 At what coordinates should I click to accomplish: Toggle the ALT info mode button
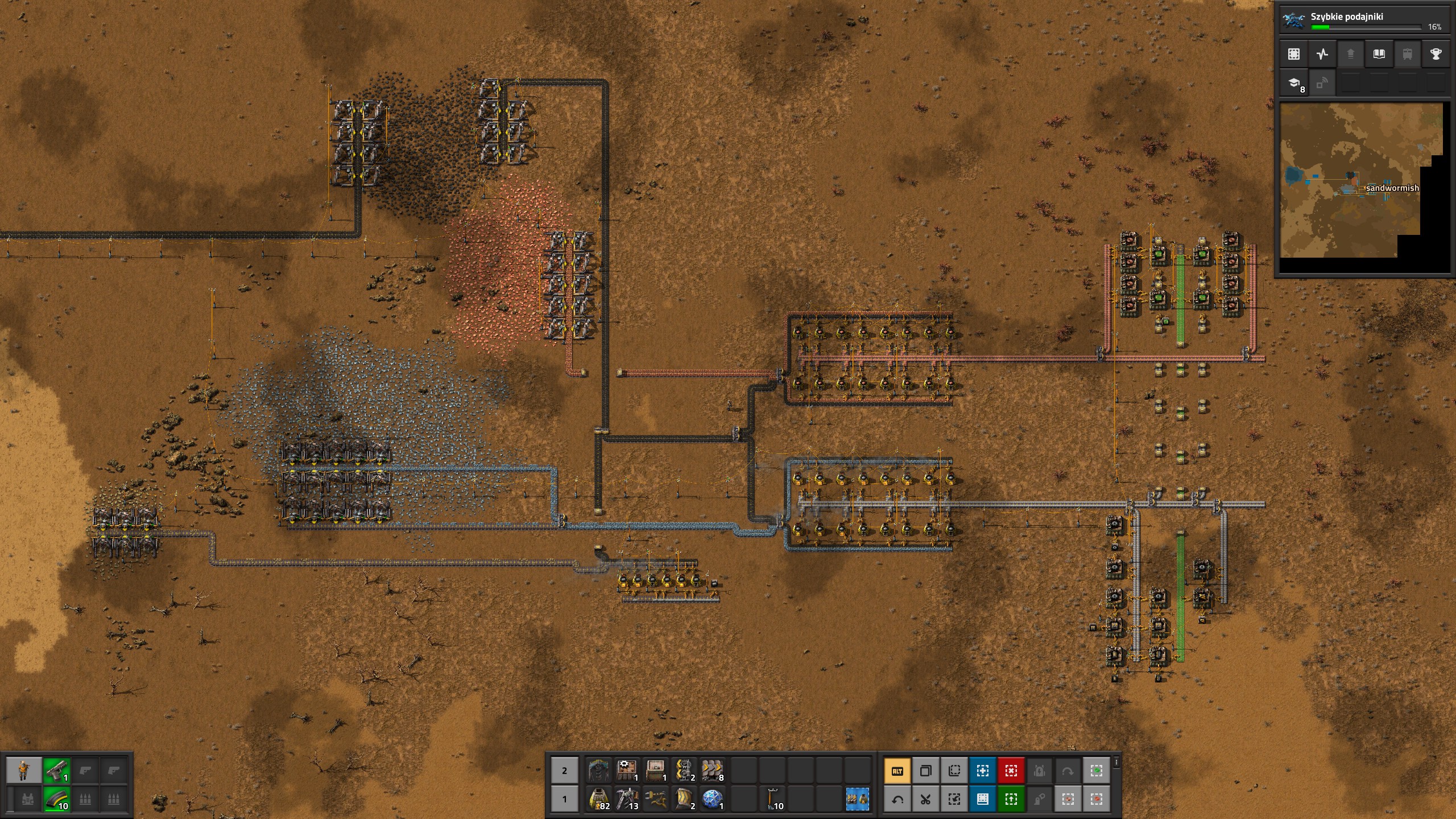(x=897, y=771)
